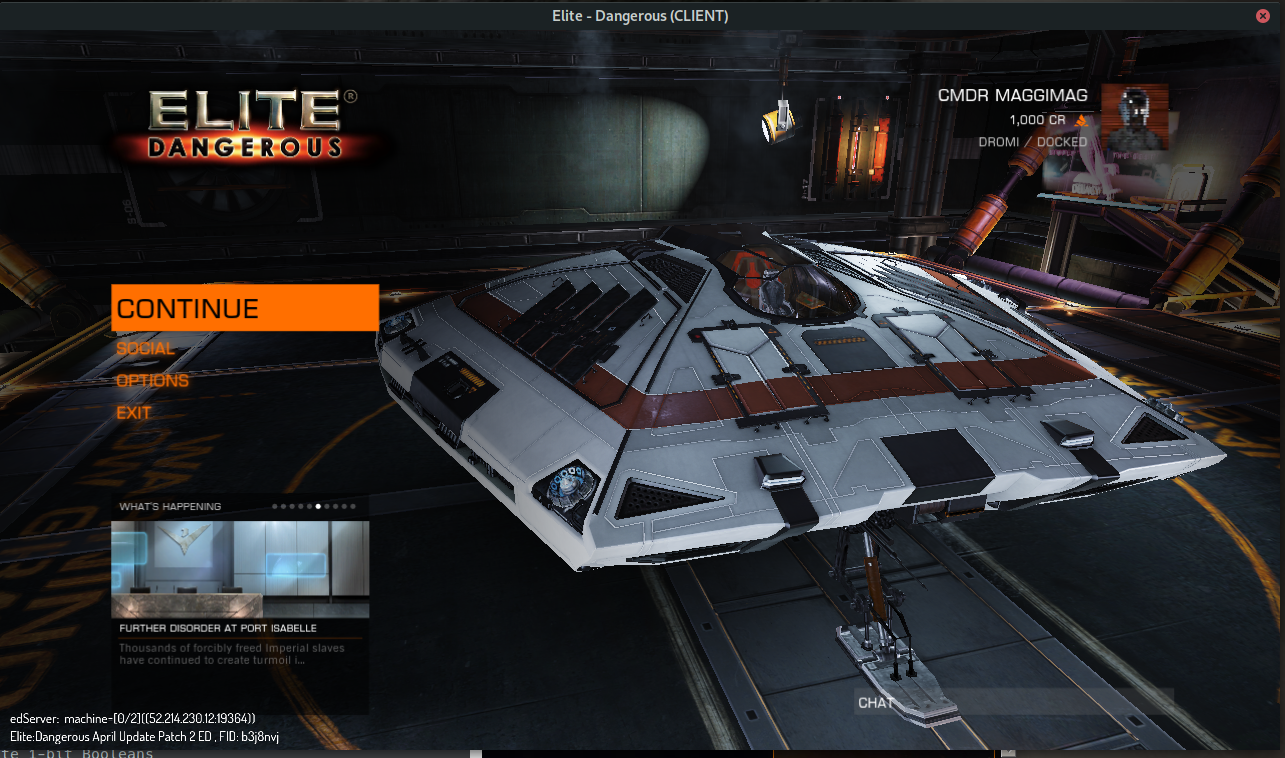The height and width of the screenshot is (758, 1285).
Task: Read the Further Disorder at Port Isabelle article
Action: click(218, 629)
